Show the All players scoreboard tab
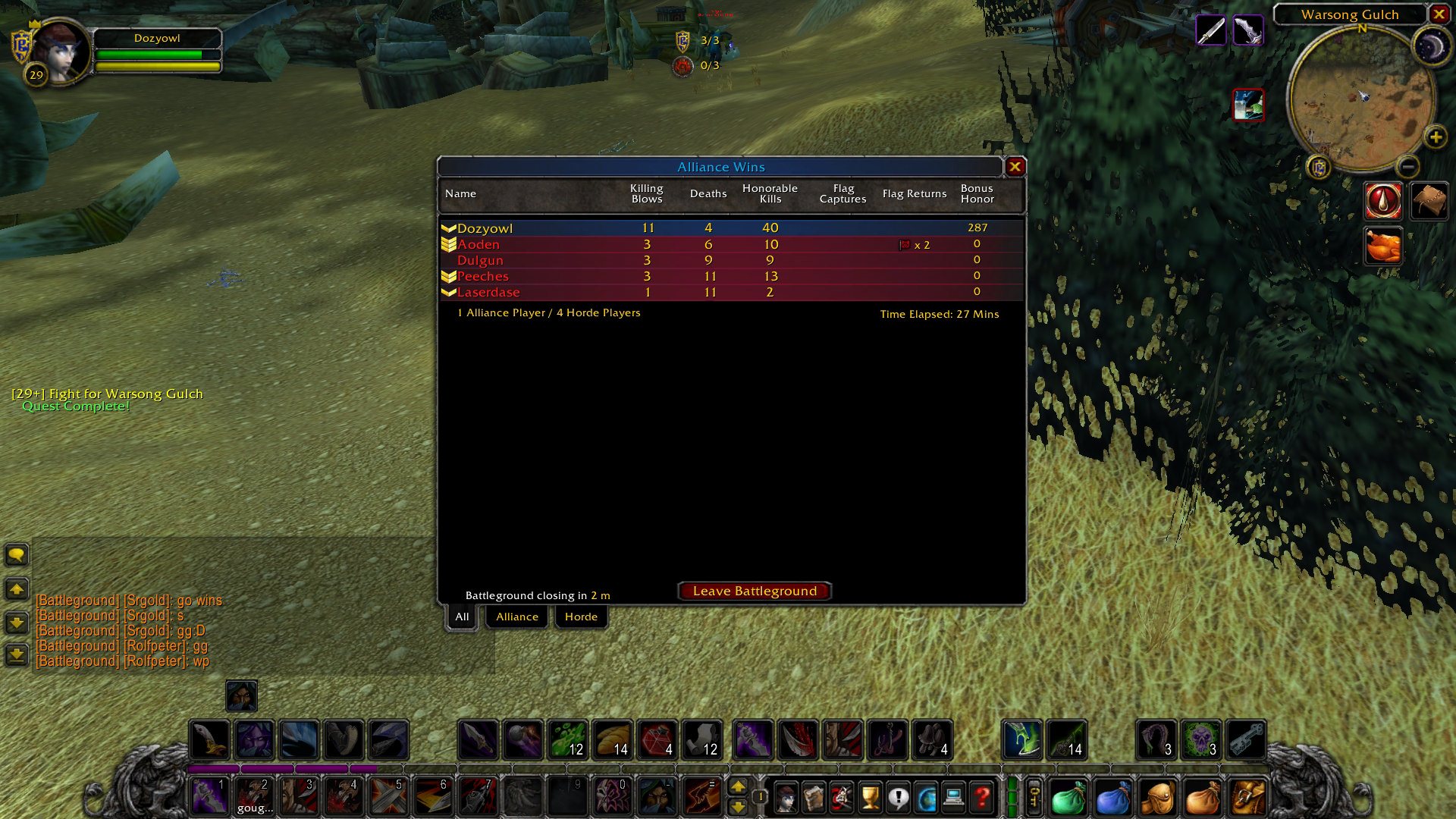 tap(462, 617)
